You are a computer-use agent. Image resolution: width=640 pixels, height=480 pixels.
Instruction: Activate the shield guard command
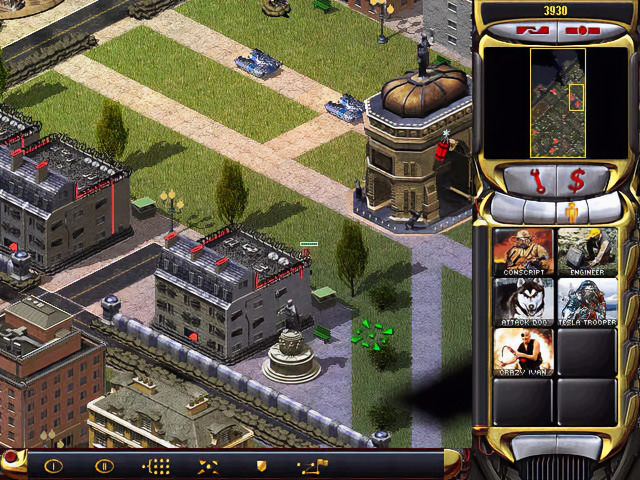[261, 465]
